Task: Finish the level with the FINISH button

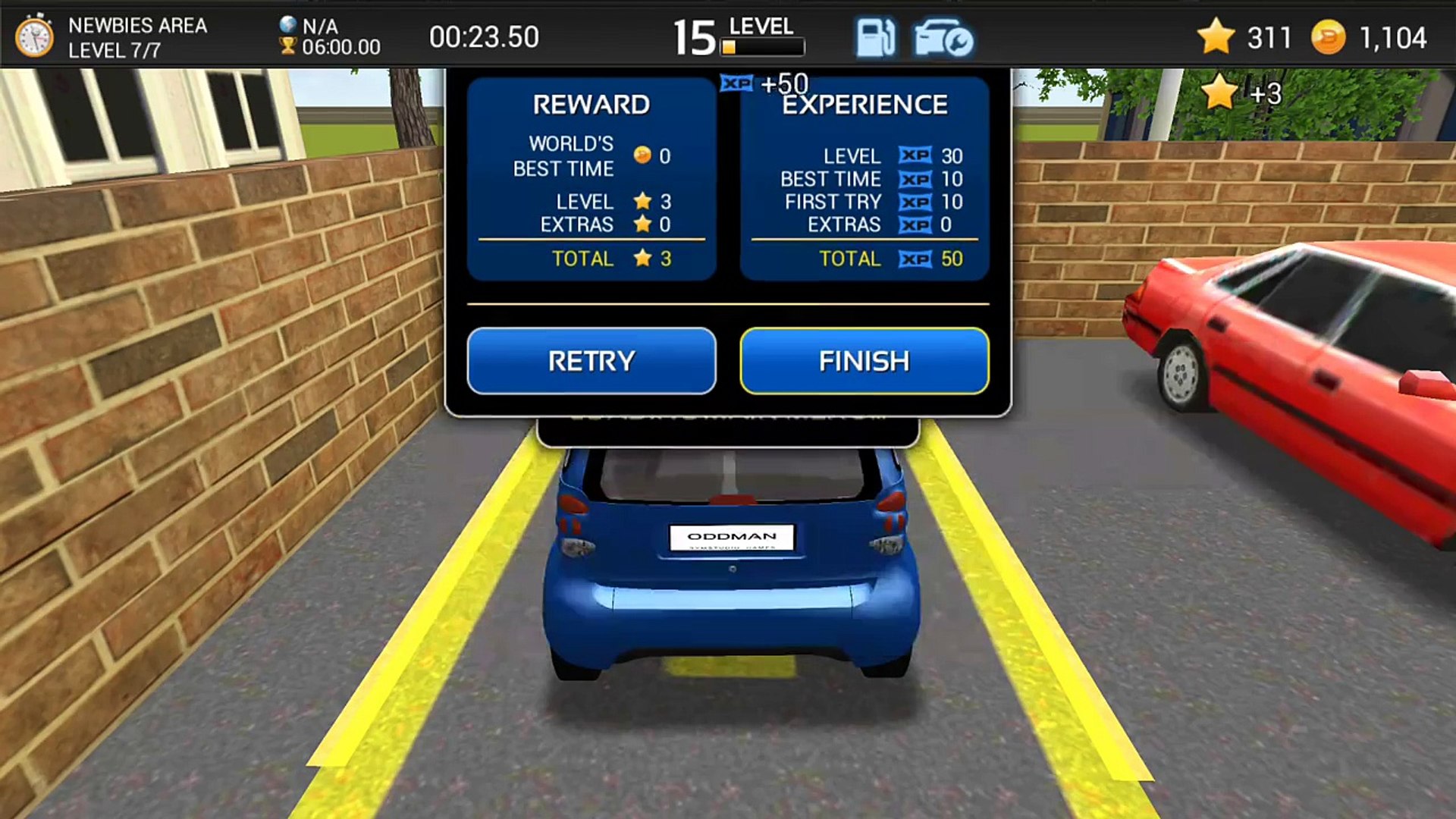Action: click(x=864, y=361)
